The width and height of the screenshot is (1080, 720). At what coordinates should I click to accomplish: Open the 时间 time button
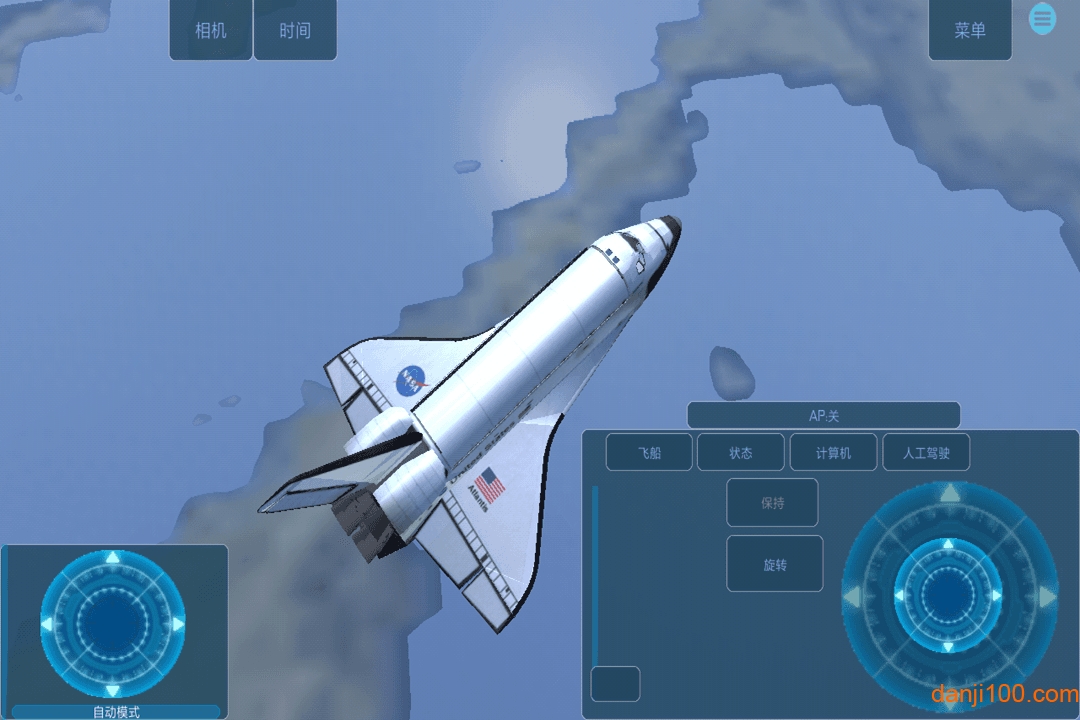[295, 30]
